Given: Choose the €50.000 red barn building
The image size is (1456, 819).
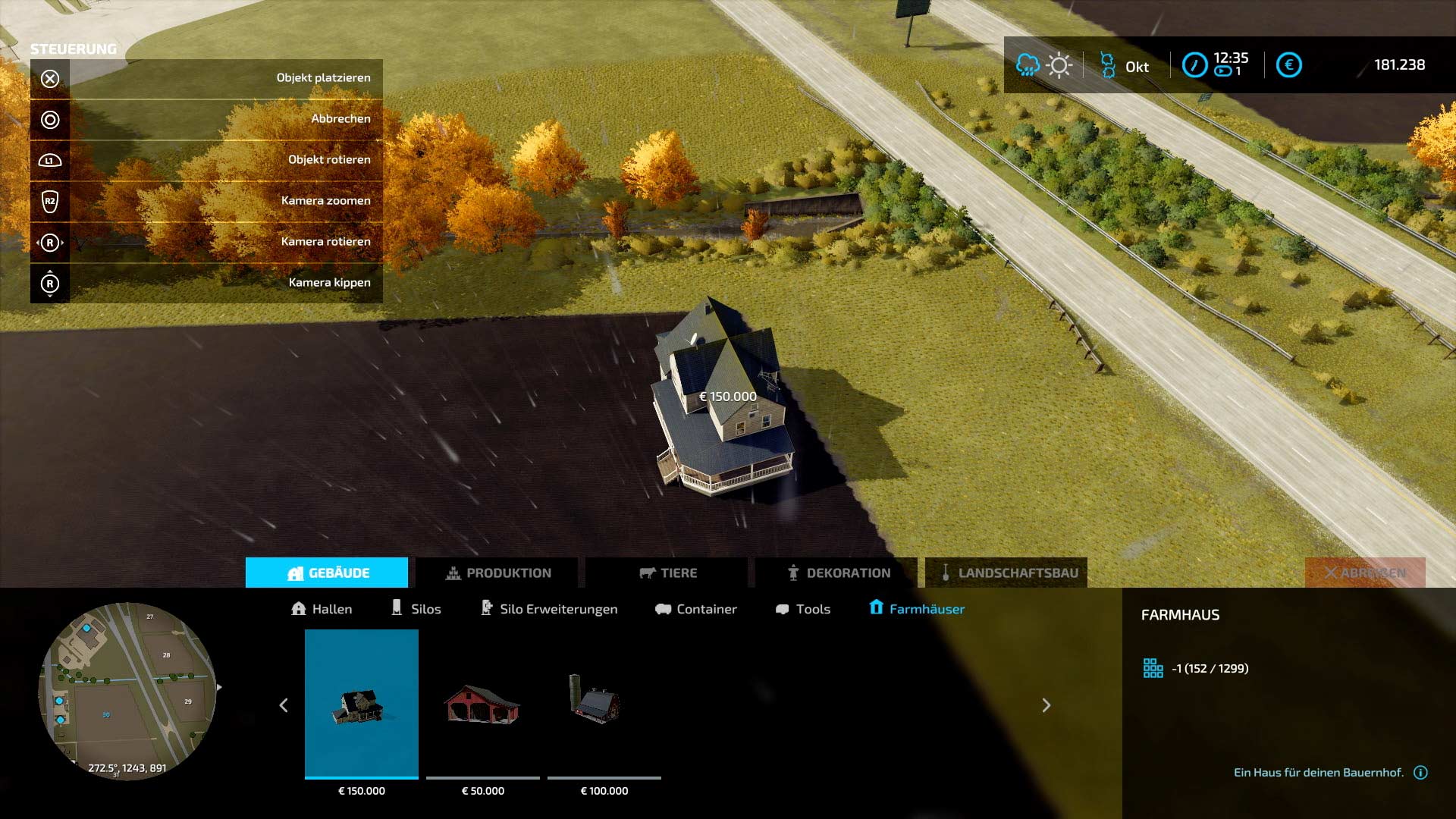Looking at the screenshot, I should tap(483, 704).
